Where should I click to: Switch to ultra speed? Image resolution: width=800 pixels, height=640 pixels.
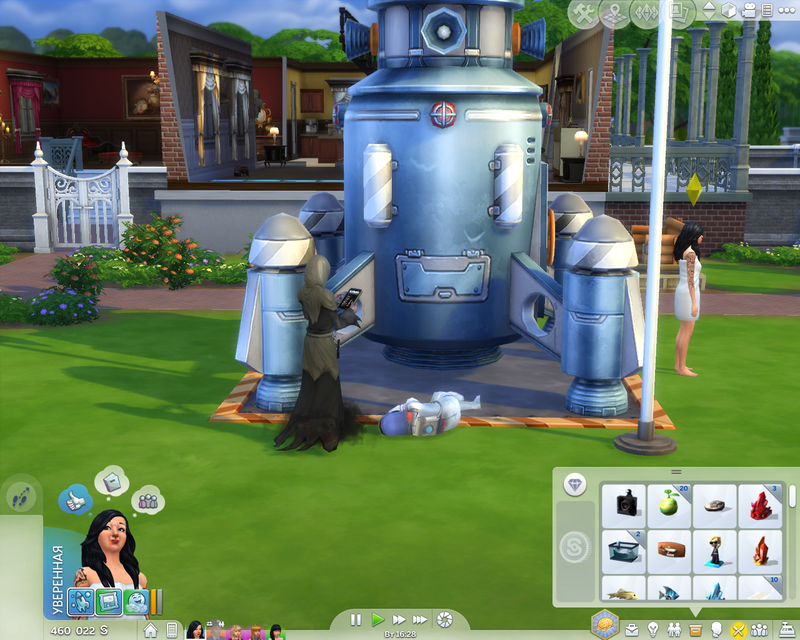coord(422,620)
